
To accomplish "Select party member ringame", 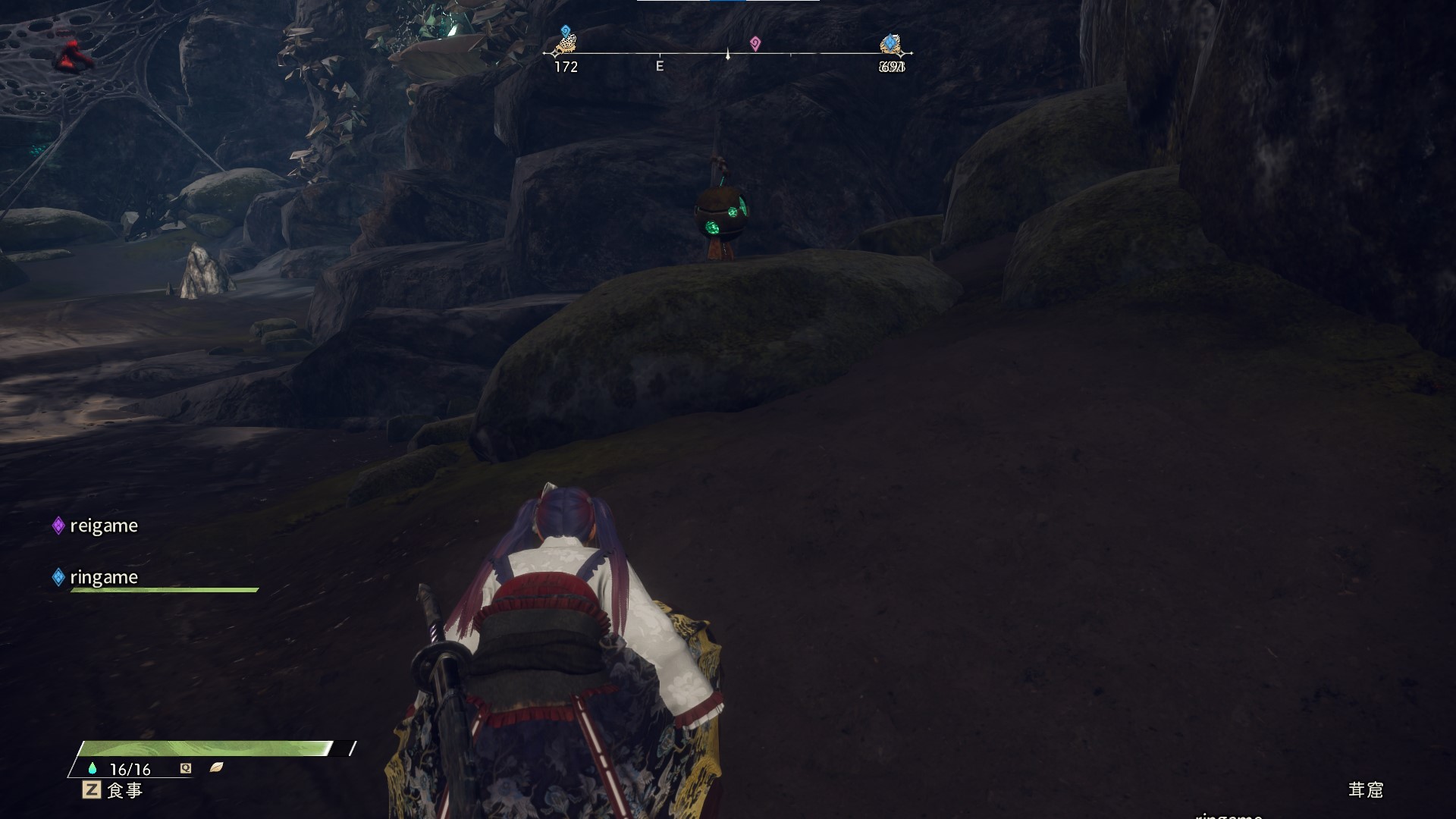I will tap(103, 577).
